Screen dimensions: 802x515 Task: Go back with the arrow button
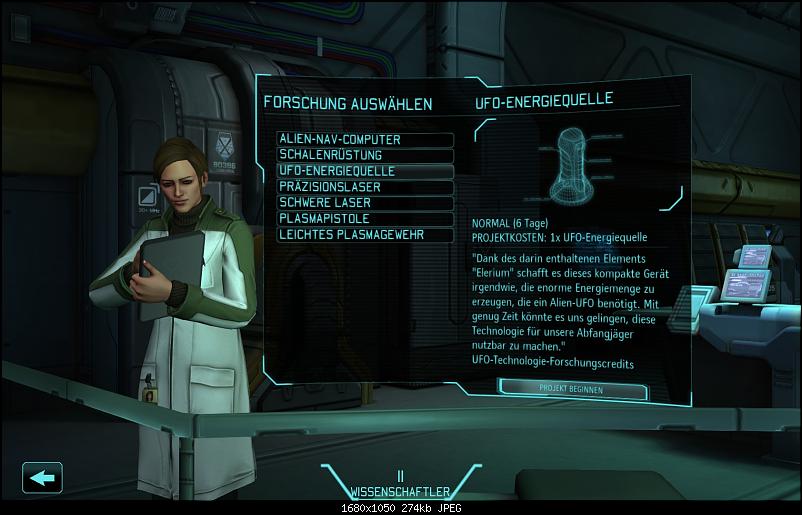[42, 477]
